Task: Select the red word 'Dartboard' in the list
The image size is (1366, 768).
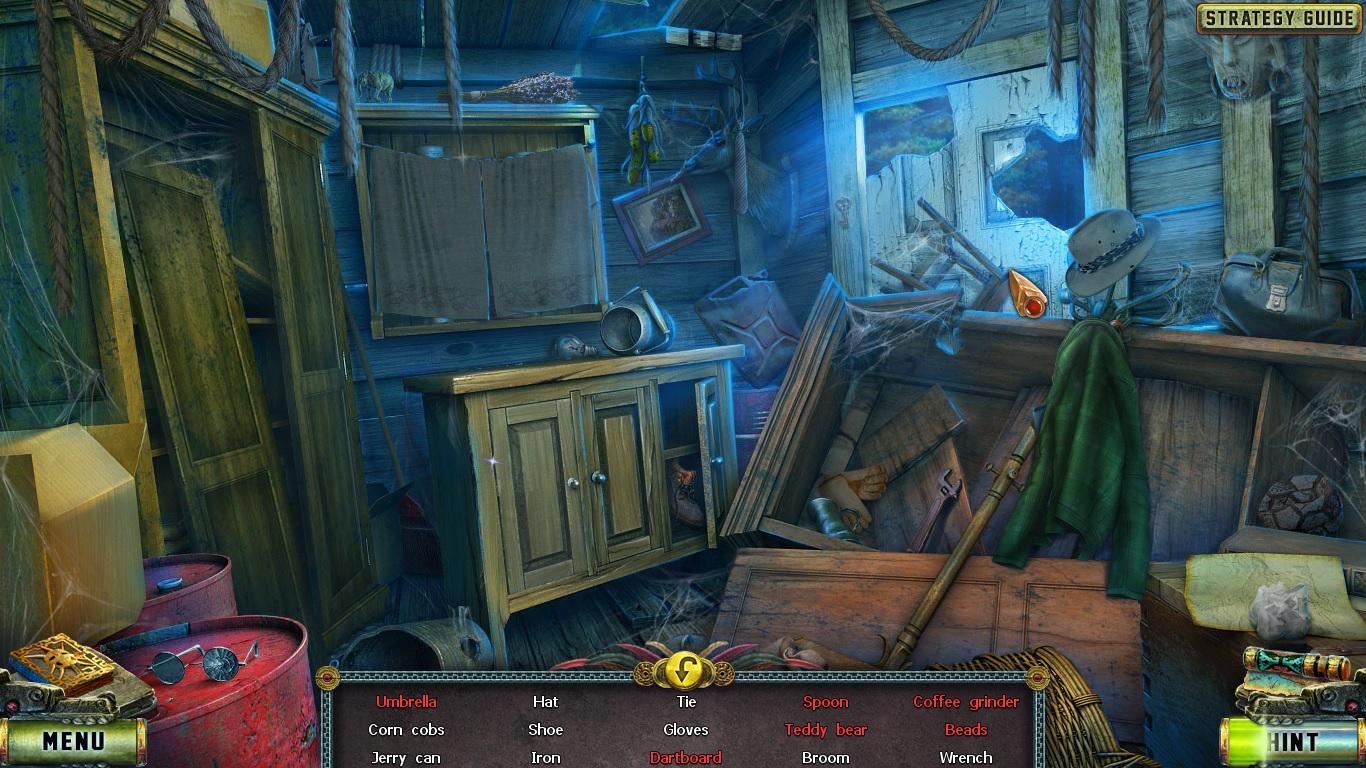Action: tap(686, 757)
